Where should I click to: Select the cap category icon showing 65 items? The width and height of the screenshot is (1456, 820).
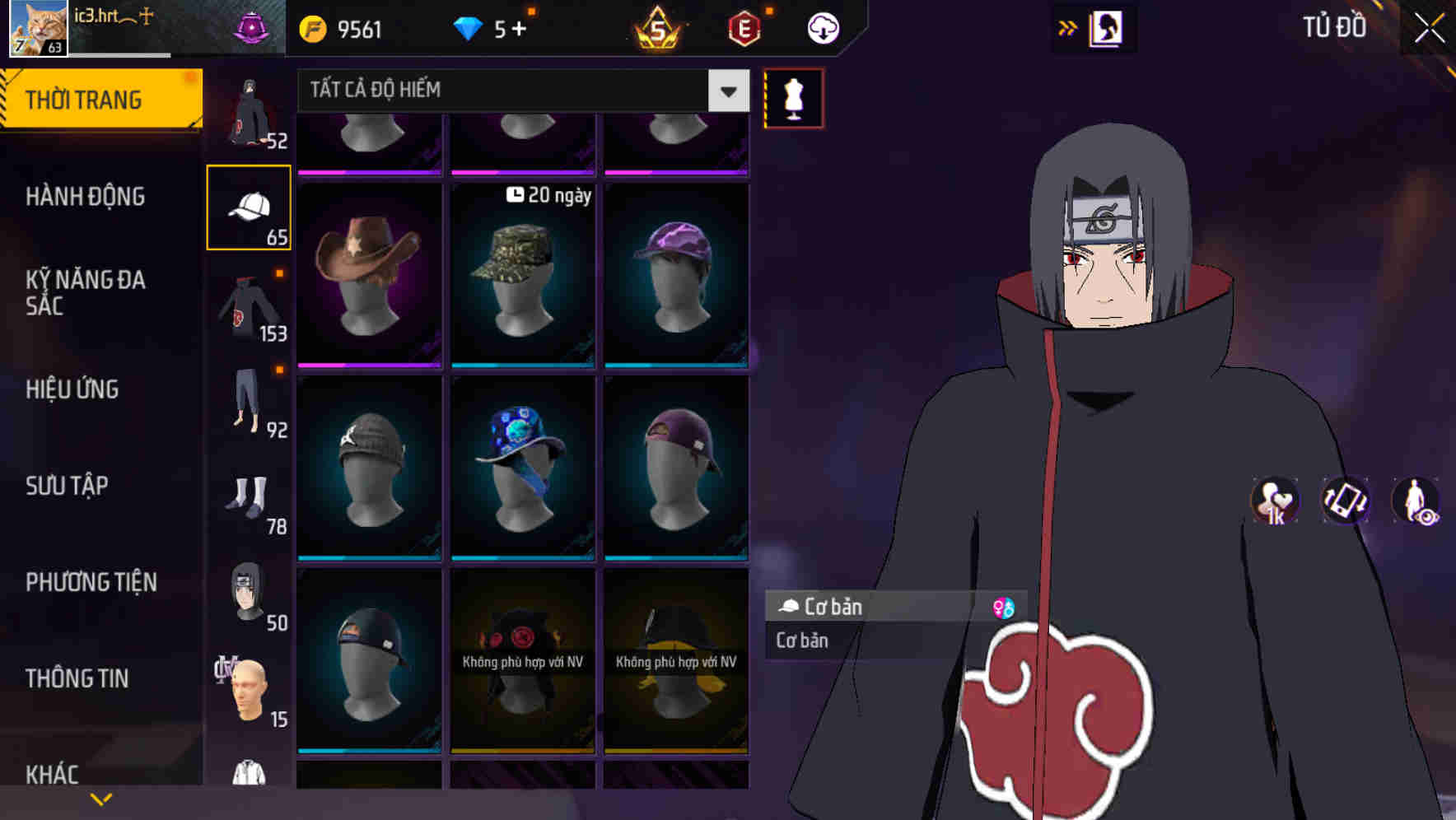(248, 206)
